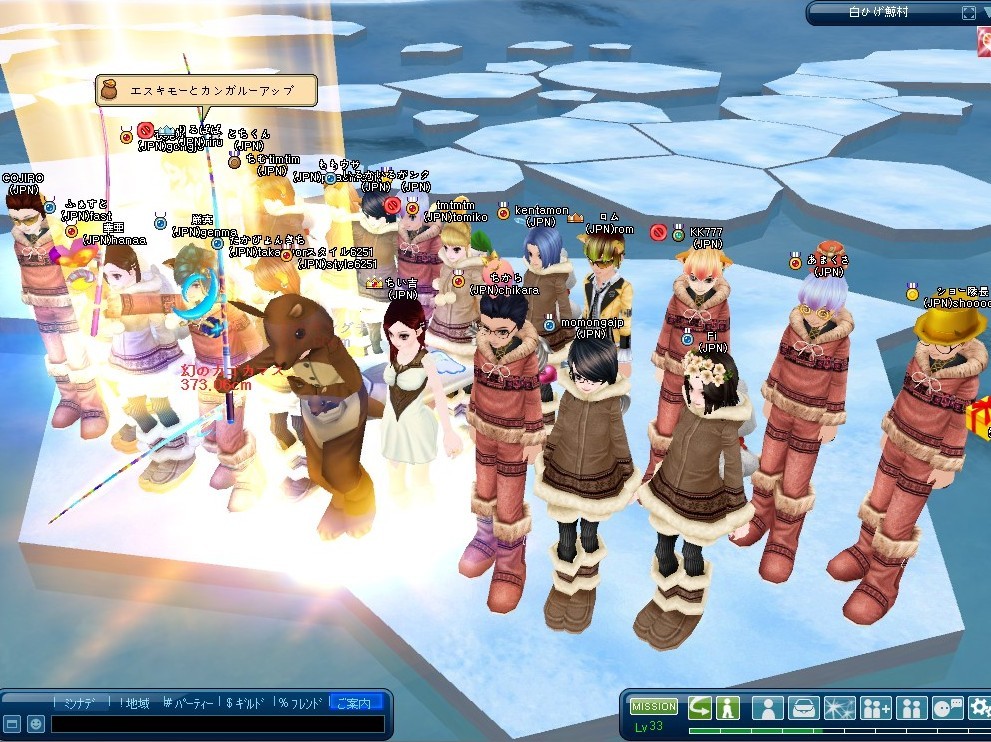Activate the green standing figure icon

point(727,708)
